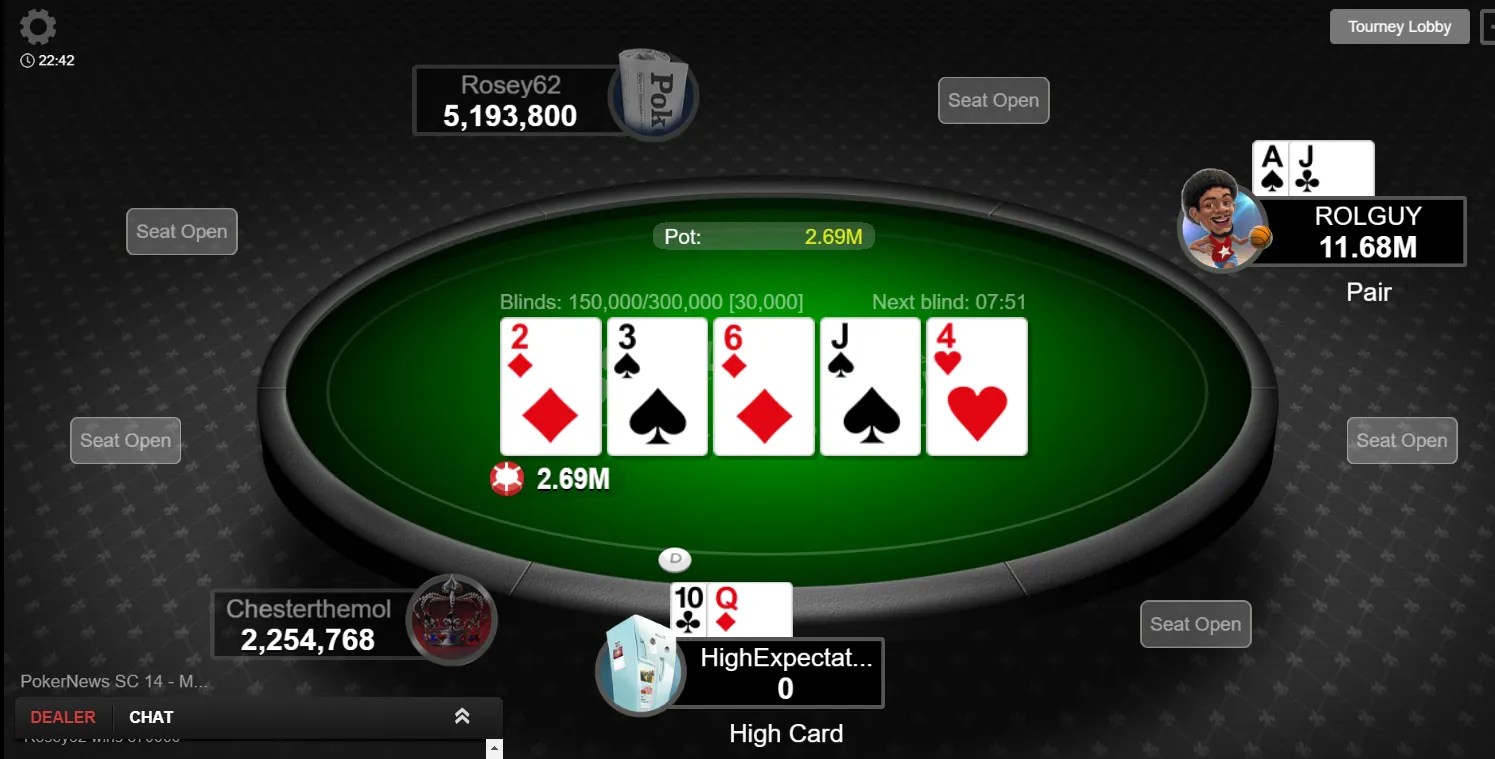
Task: Go to the Tourney Lobby
Action: 1399,27
